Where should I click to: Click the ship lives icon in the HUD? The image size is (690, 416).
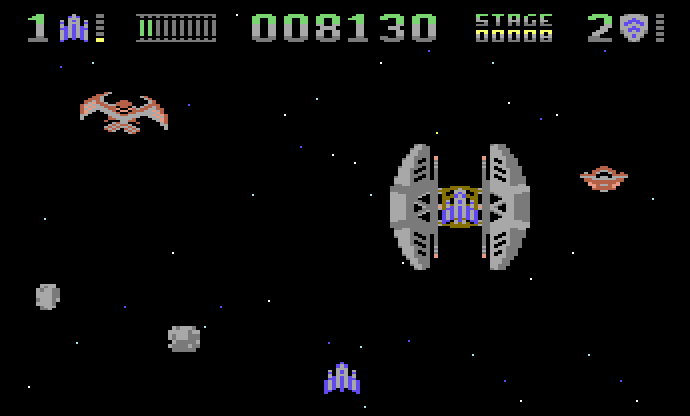[x=74, y=28]
